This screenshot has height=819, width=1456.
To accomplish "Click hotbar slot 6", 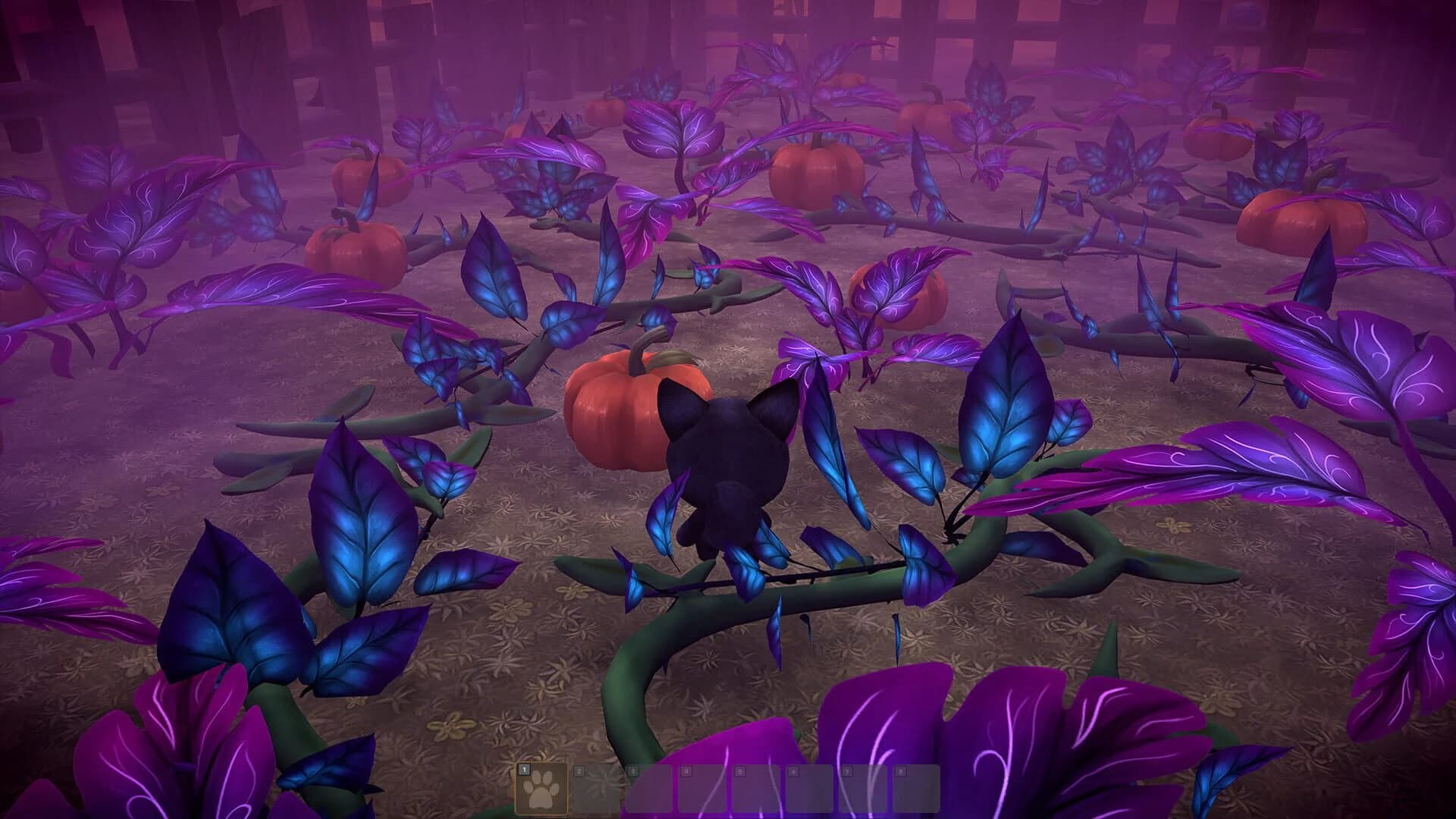I will [809, 789].
